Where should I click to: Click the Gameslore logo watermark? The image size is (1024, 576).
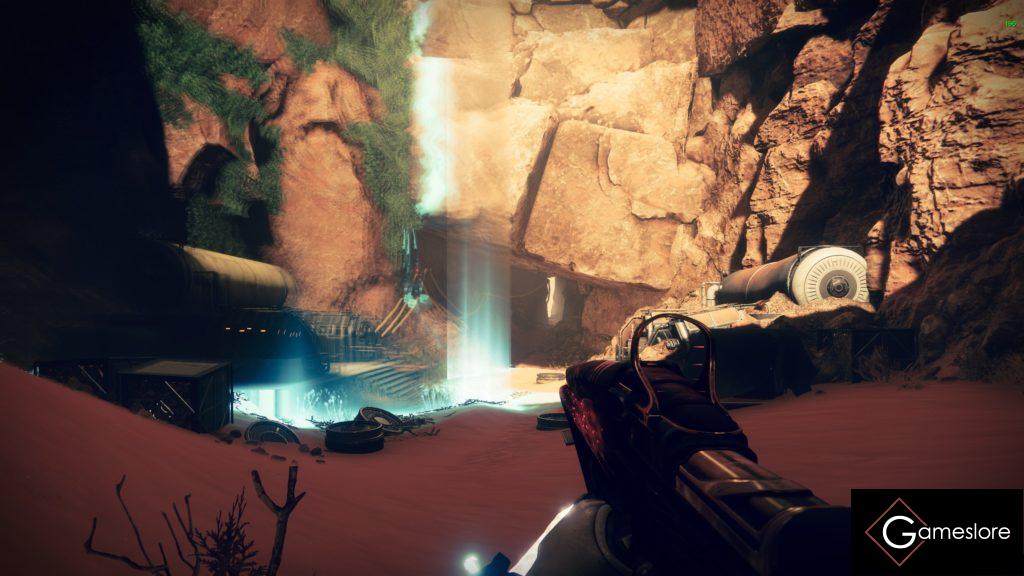[x=937, y=532]
